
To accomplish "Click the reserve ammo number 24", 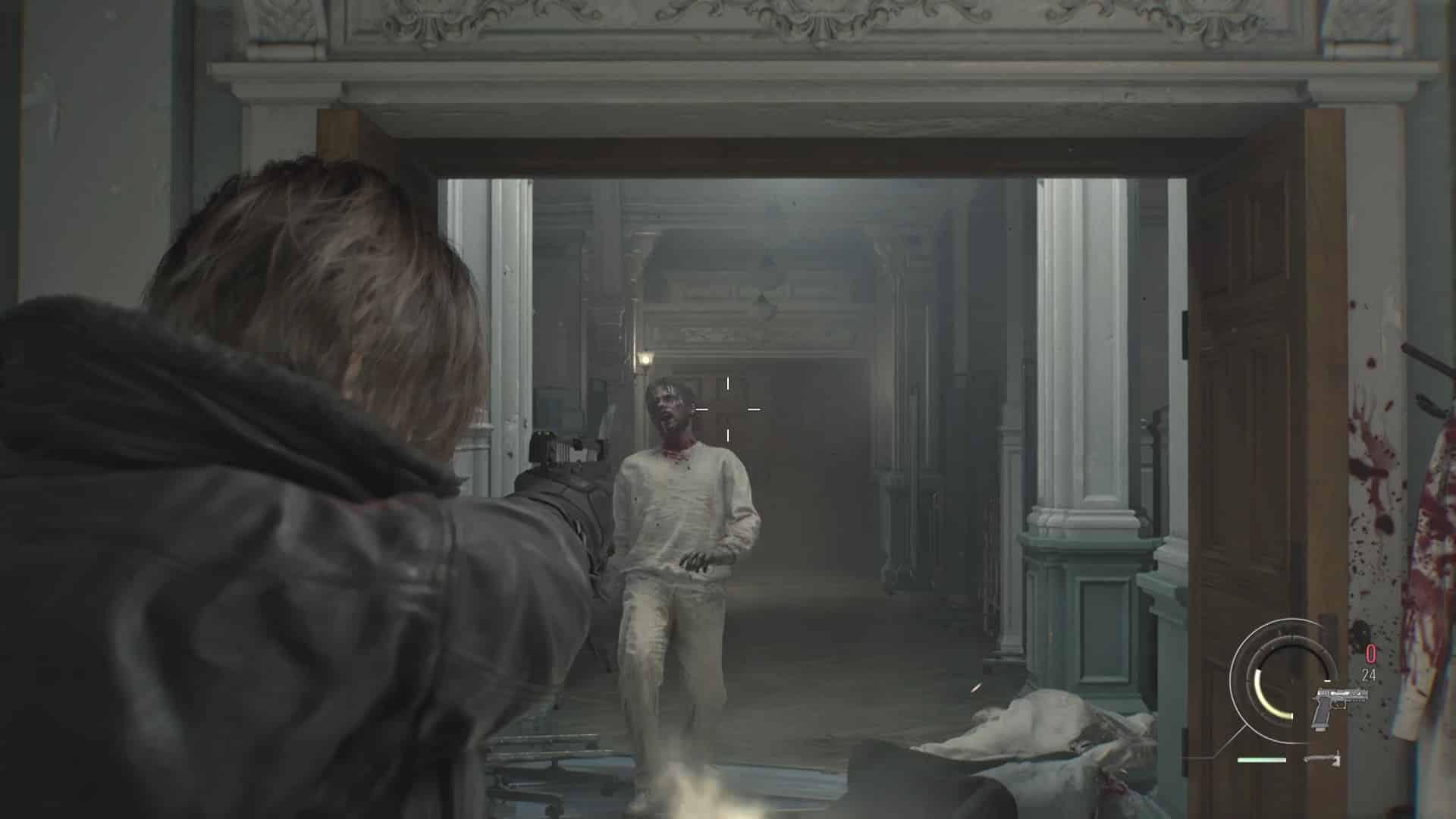I will click(x=1369, y=675).
